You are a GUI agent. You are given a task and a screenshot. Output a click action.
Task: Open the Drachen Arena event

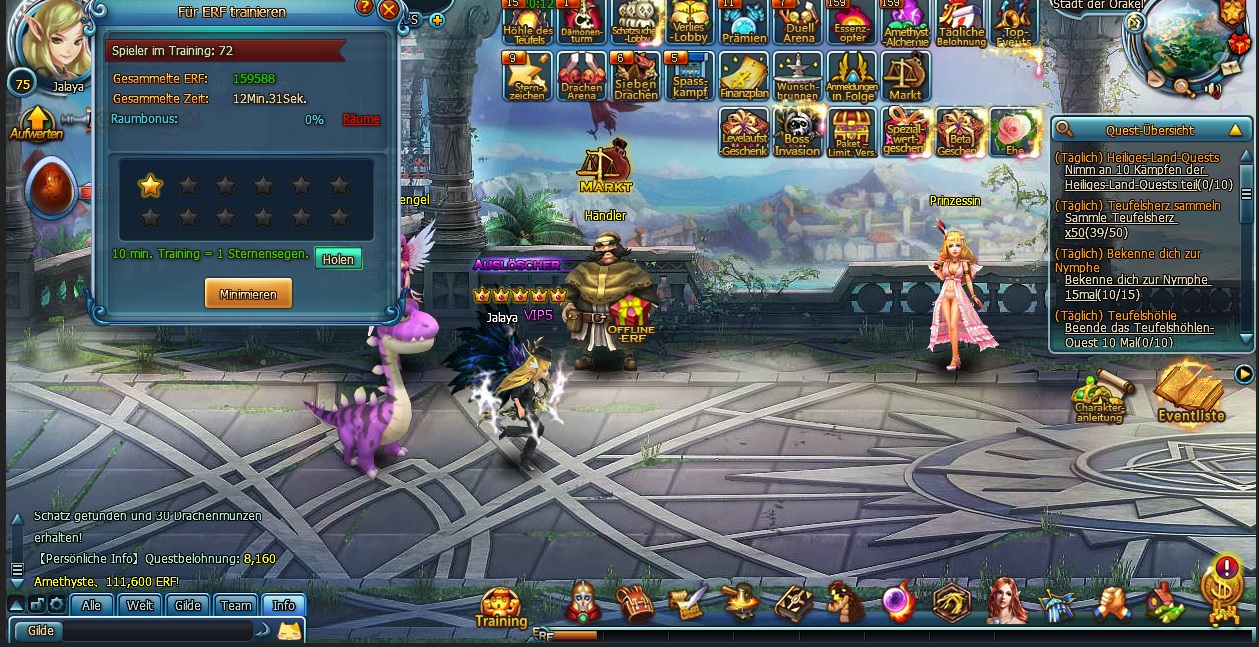[x=581, y=77]
